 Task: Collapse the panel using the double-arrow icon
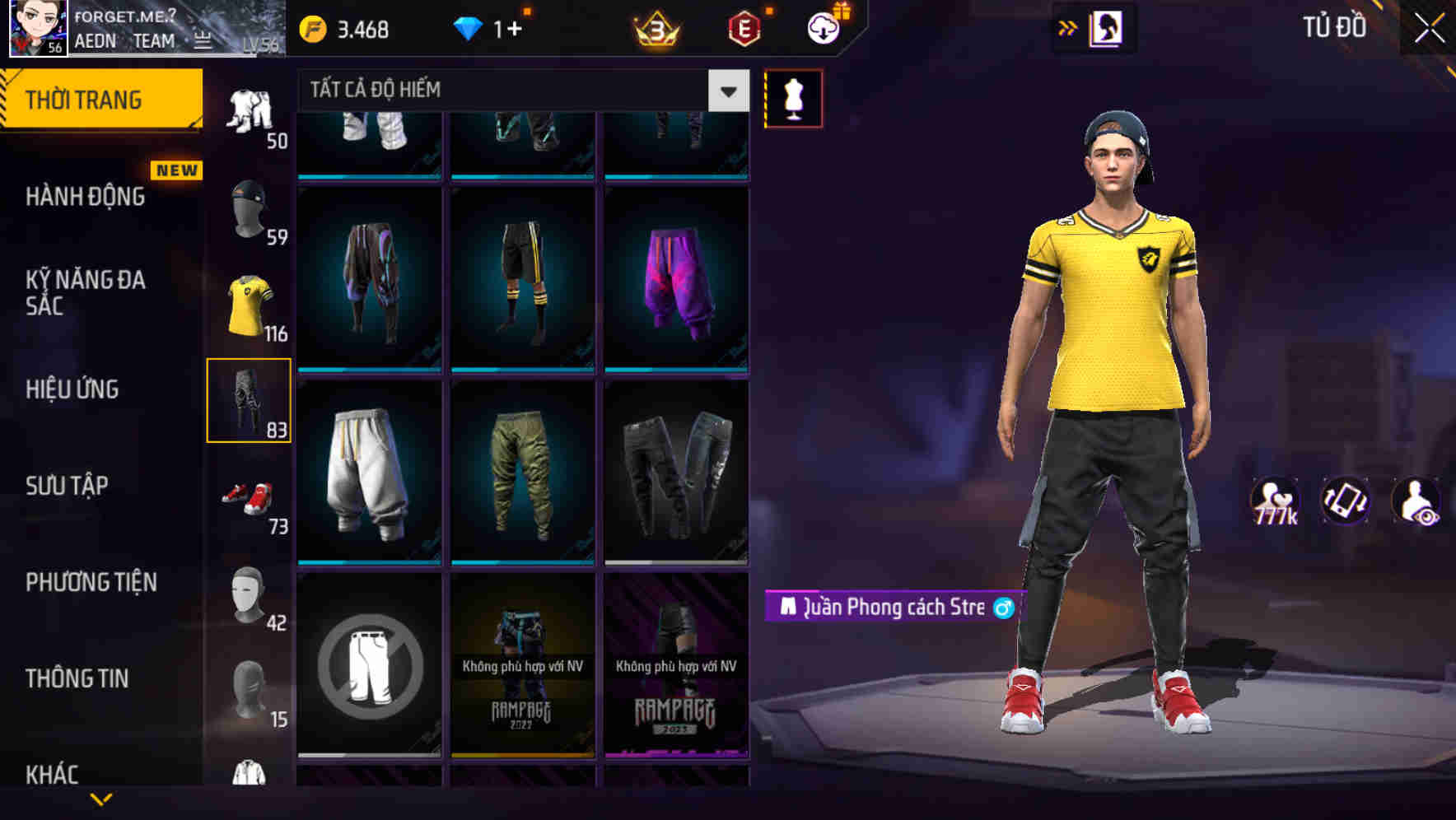coord(1068,27)
